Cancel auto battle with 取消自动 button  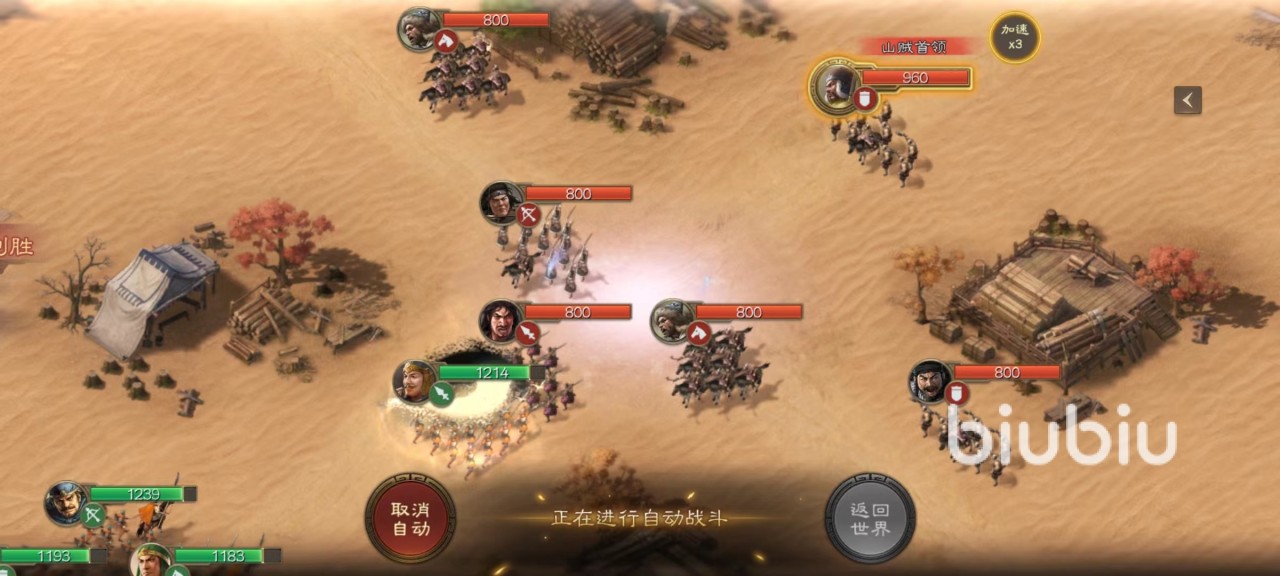click(410, 517)
